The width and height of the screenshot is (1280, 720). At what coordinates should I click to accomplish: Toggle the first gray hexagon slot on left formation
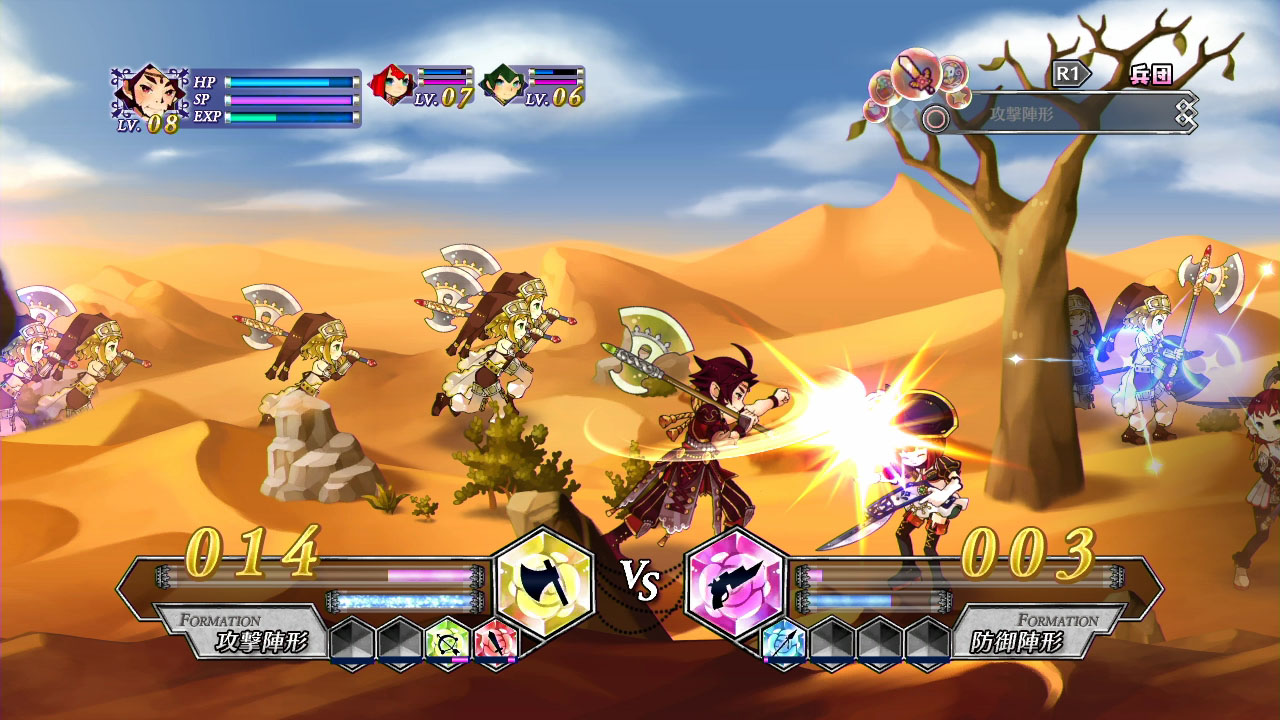(x=351, y=640)
